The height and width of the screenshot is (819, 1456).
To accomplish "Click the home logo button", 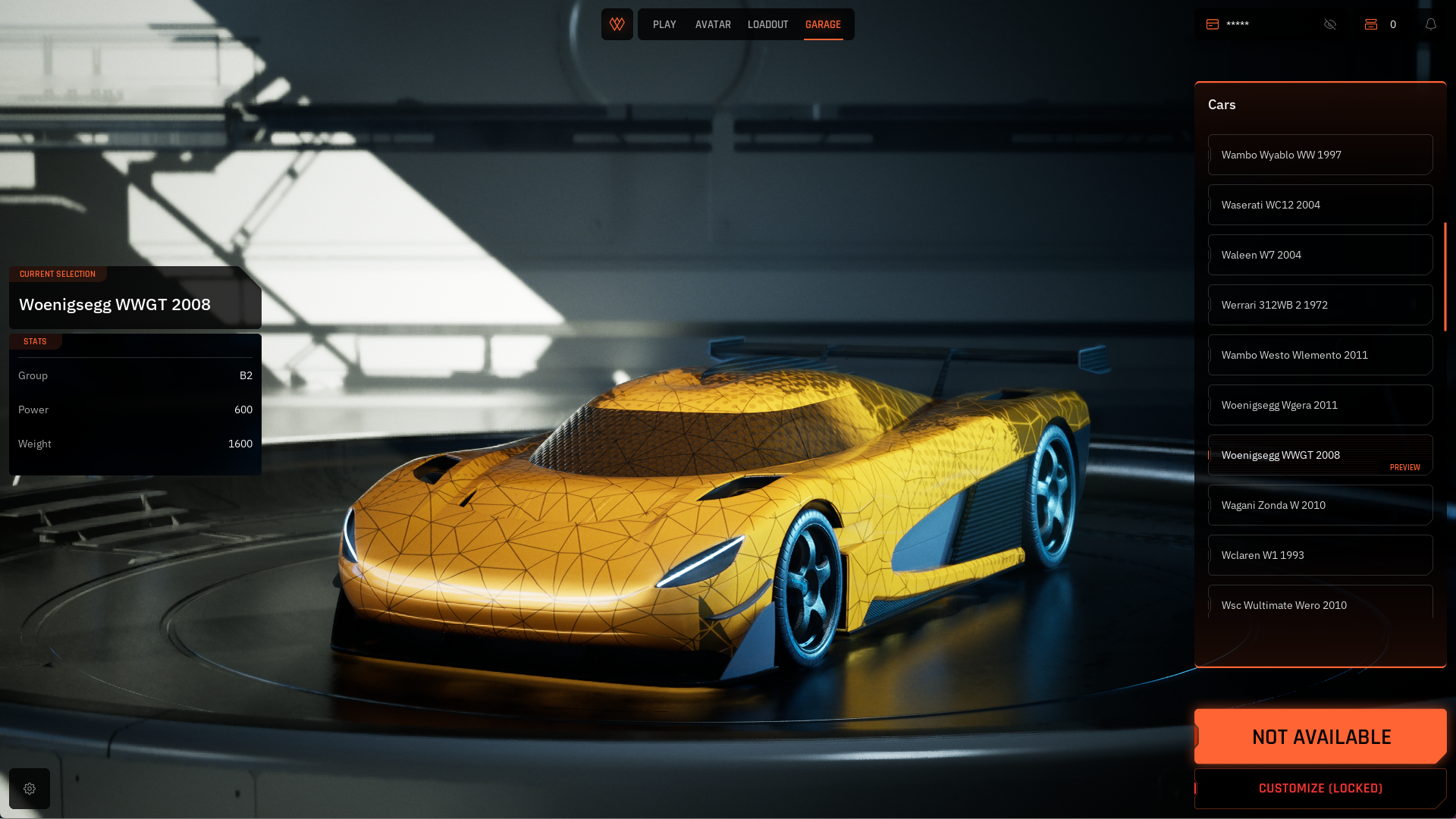I will pos(617,24).
